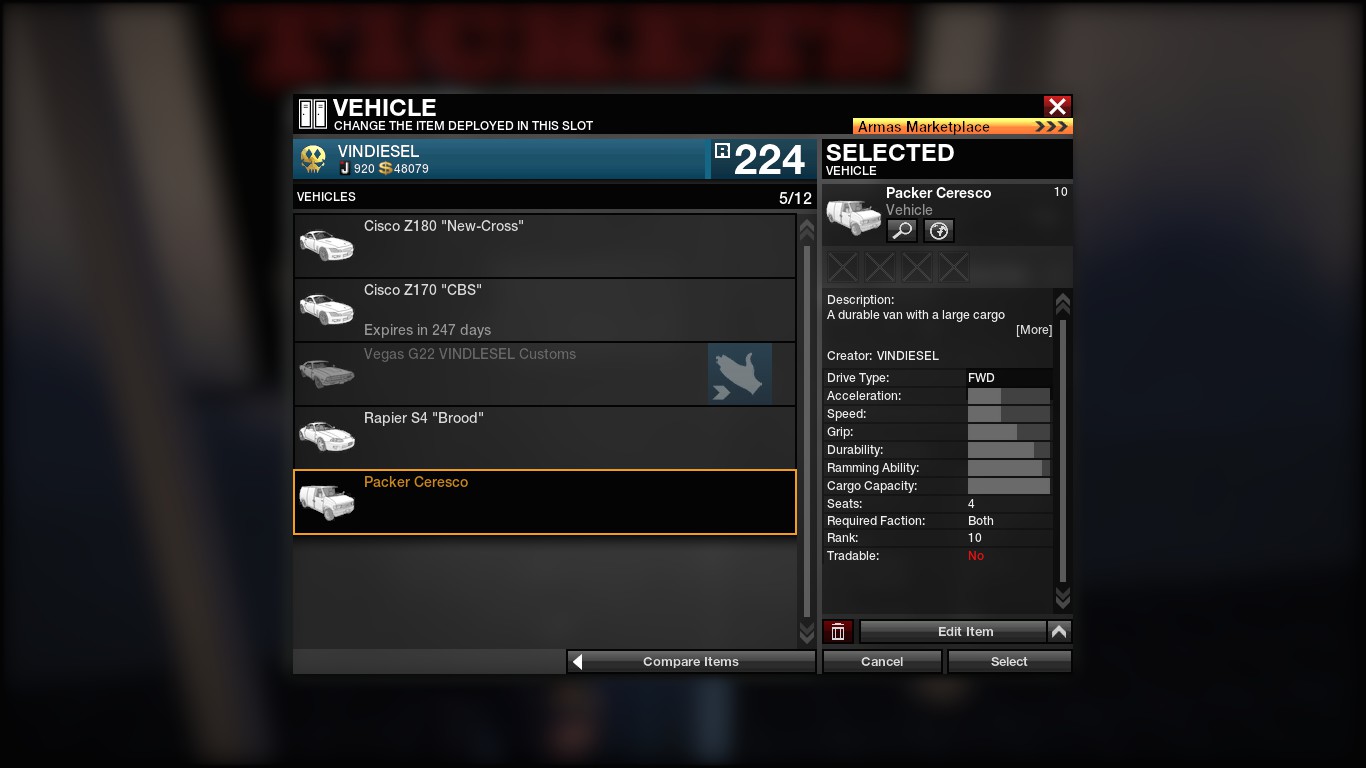Select the Cisco Z180 "New-Cross" vehicle
The height and width of the screenshot is (768, 1366).
coord(544,245)
